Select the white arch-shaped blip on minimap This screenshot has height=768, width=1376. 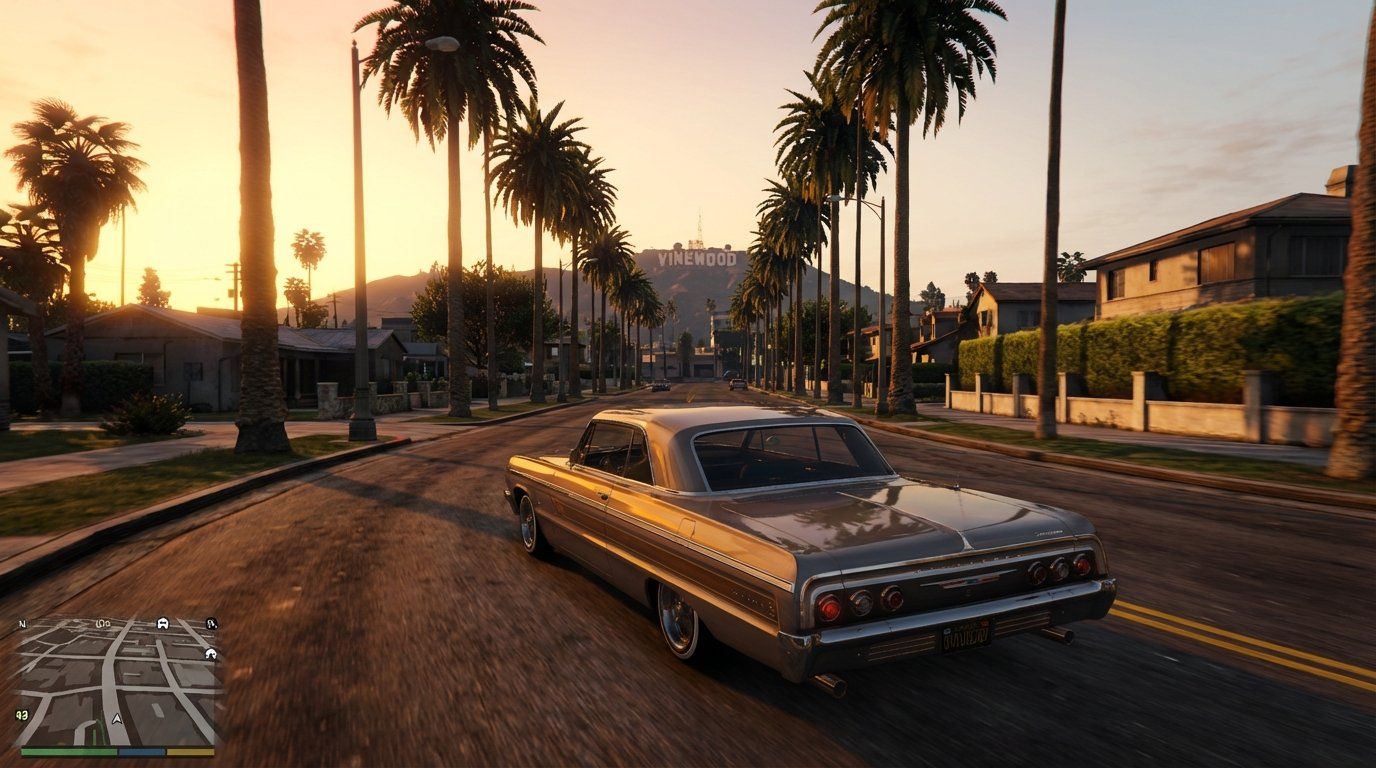[x=211, y=654]
